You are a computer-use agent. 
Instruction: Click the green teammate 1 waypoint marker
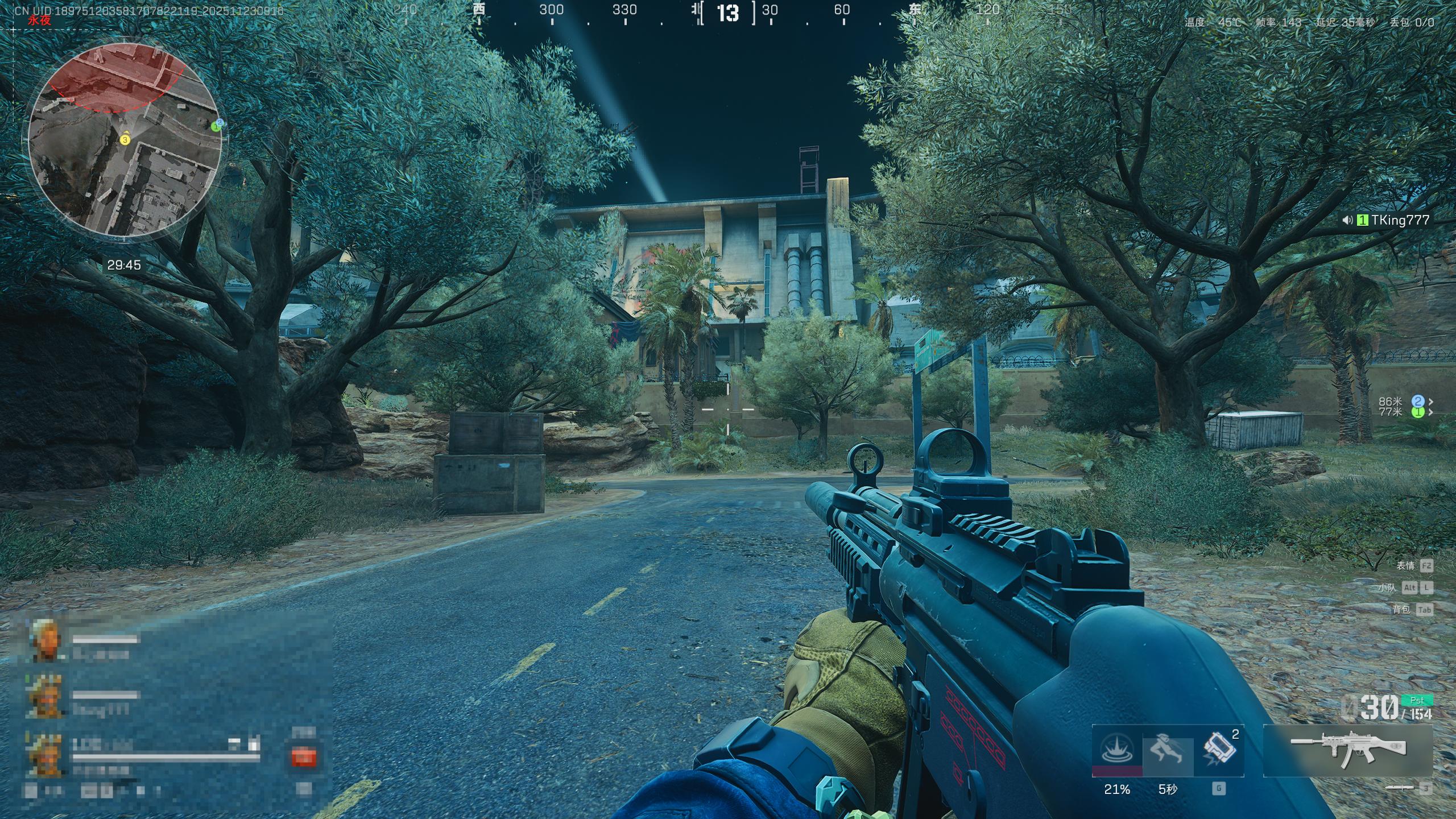pyautogui.click(x=1417, y=412)
